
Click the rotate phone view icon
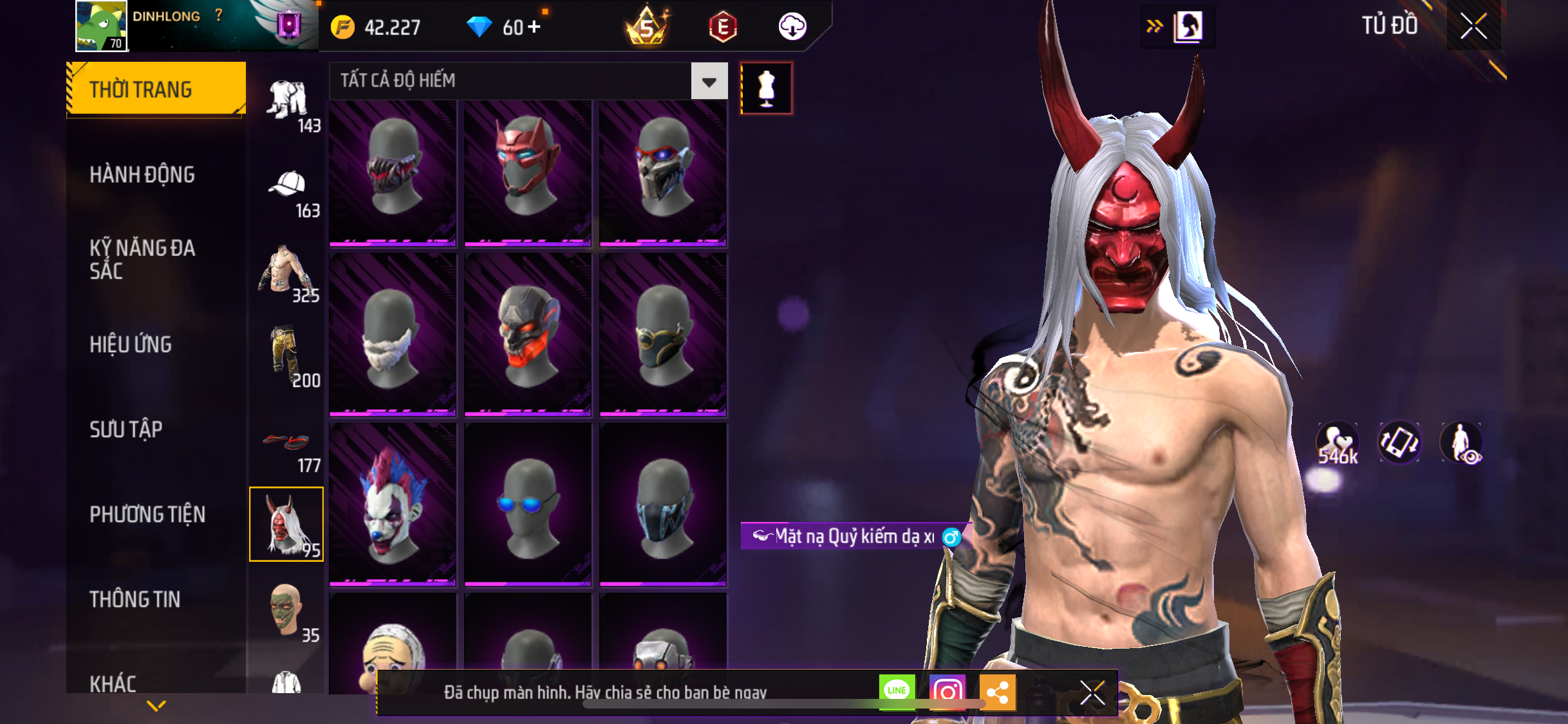[1399, 443]
